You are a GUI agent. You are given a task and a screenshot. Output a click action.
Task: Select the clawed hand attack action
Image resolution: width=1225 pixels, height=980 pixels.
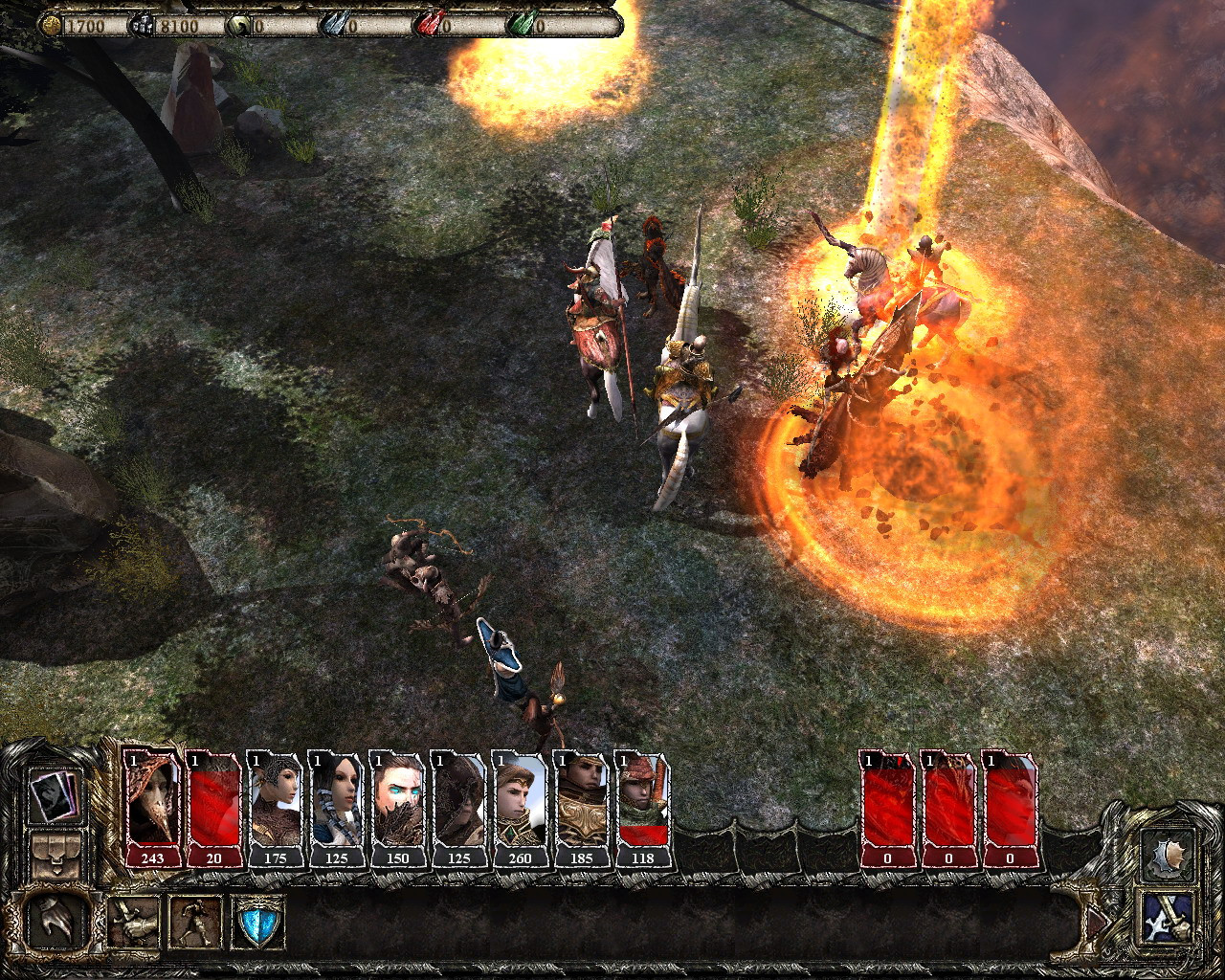point(56,921)
